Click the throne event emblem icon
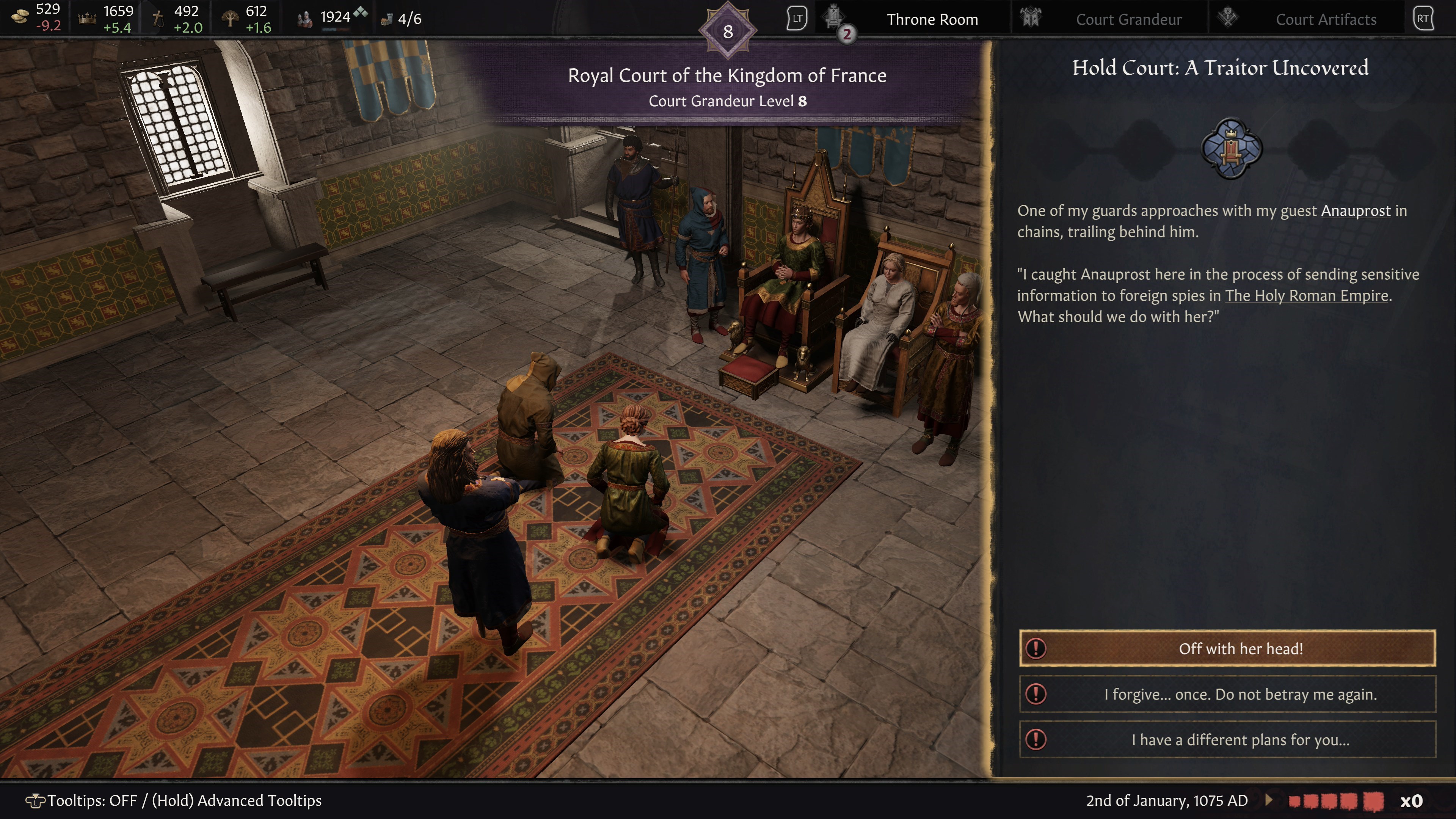The height and width of the screenshot is (819, 1456). click(x=1231, y=148)
